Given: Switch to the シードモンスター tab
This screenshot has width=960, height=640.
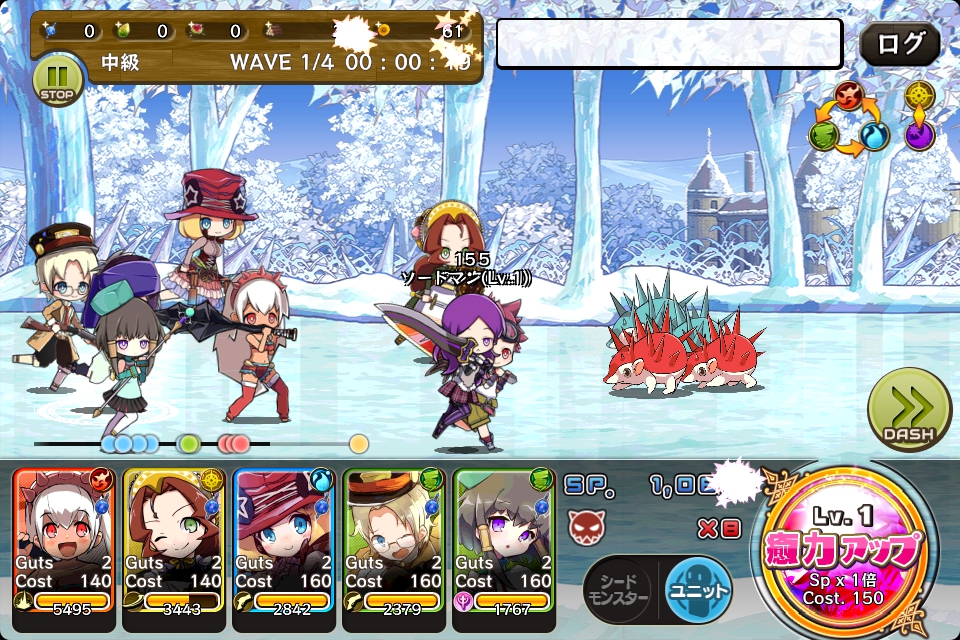Looking at the screenshot, I should (621, 590).
